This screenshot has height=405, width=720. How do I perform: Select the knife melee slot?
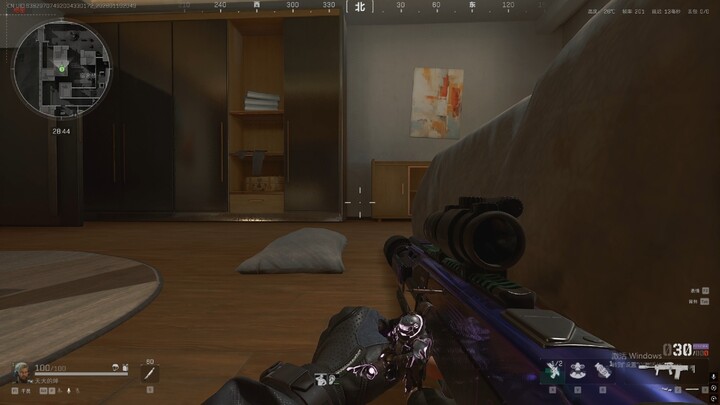[x=149, y=374]
